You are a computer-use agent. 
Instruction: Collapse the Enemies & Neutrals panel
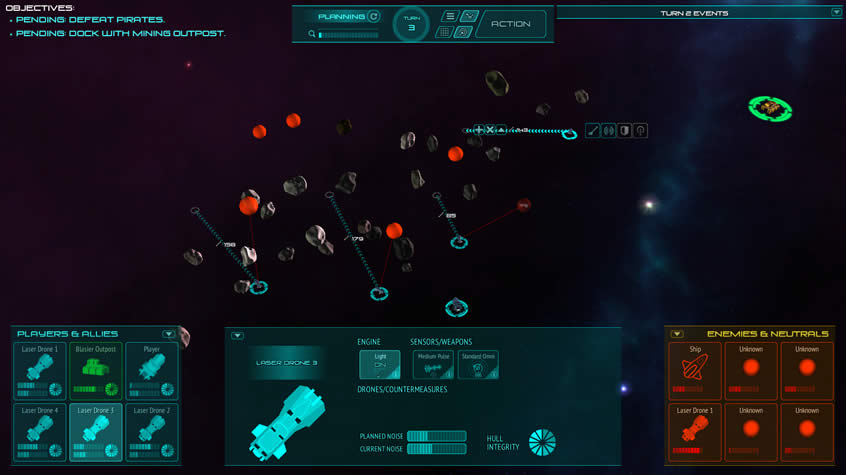[677, 334]
